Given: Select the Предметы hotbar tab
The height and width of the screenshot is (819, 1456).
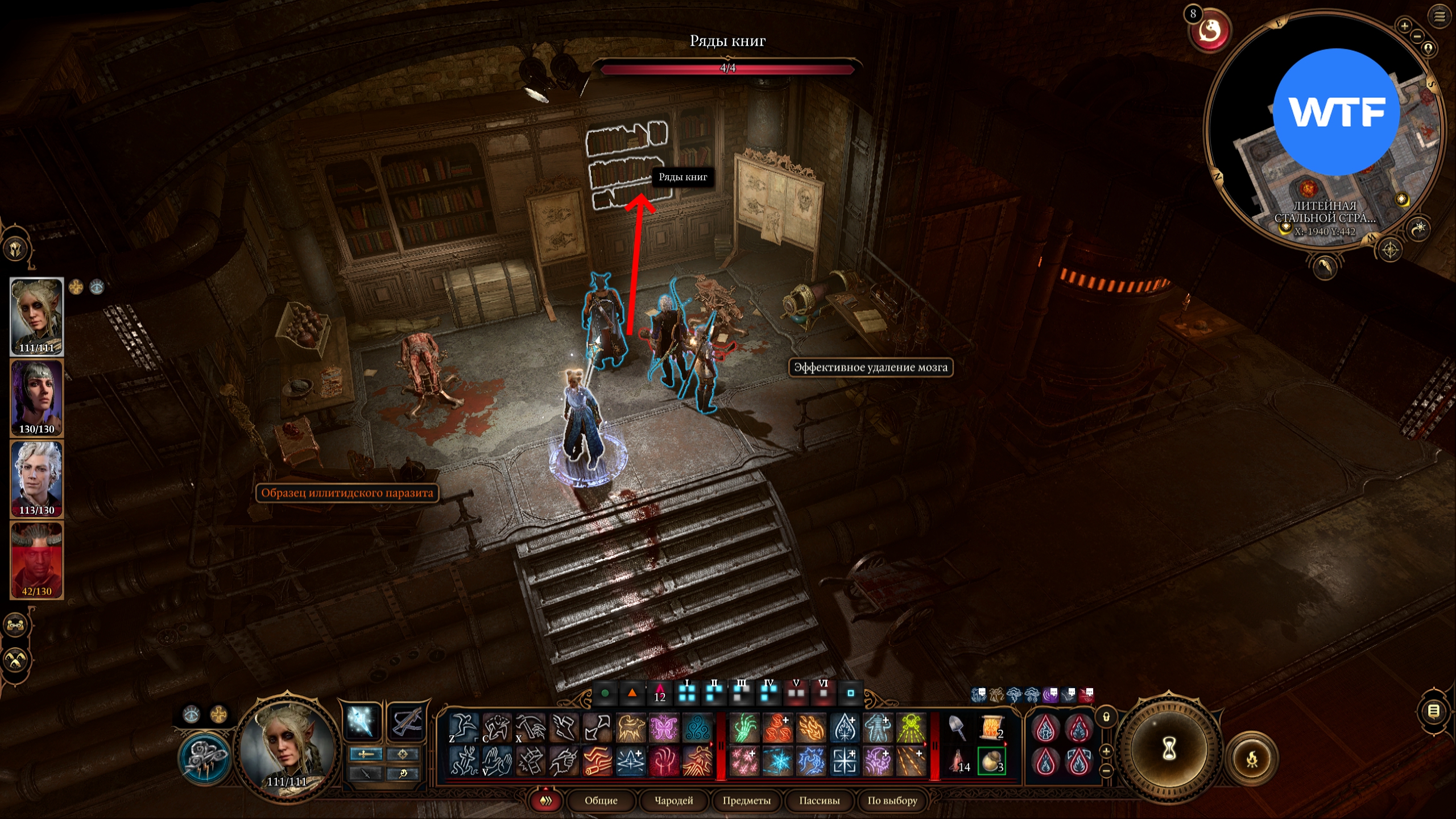Looking at the screenshot, I should pos(746,800).
